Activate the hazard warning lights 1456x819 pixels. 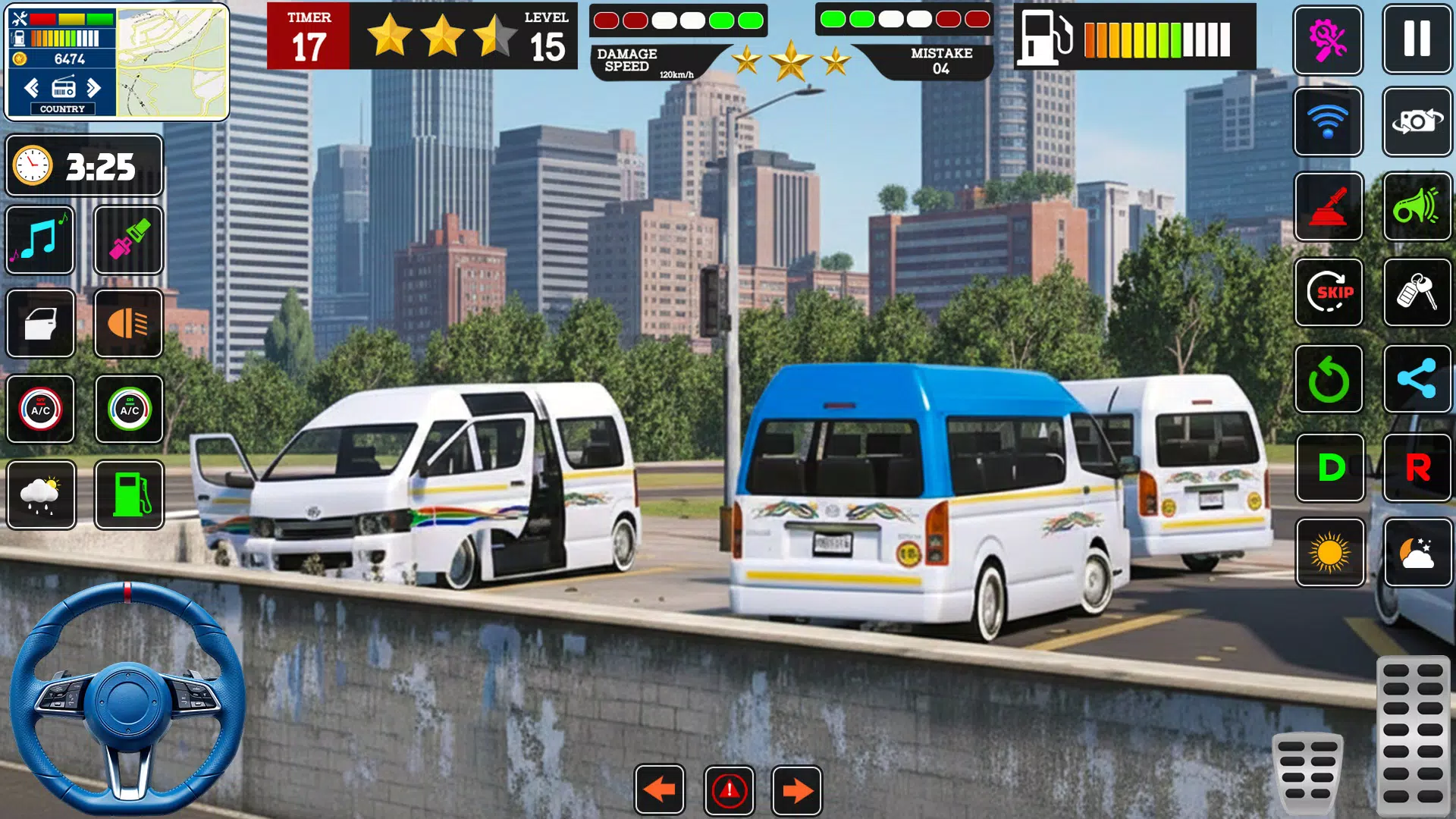coord(729,790)
